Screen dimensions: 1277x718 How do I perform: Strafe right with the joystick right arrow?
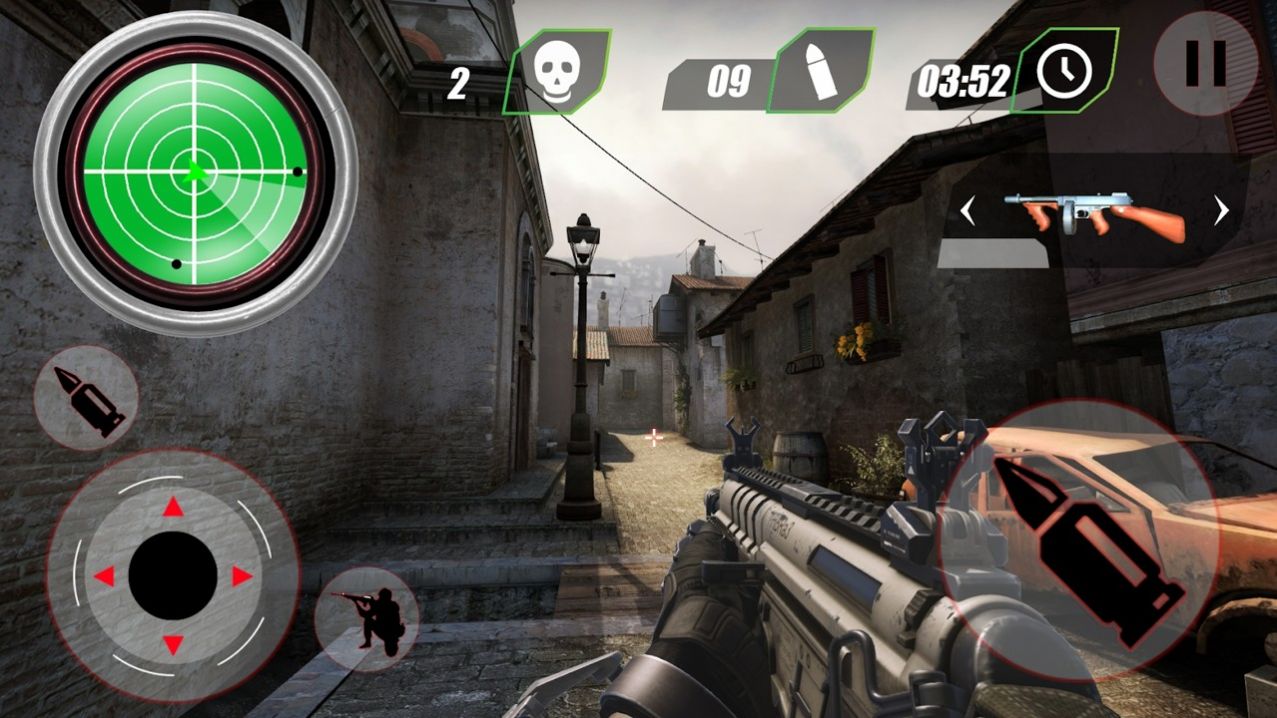click(x=242, y=576)
